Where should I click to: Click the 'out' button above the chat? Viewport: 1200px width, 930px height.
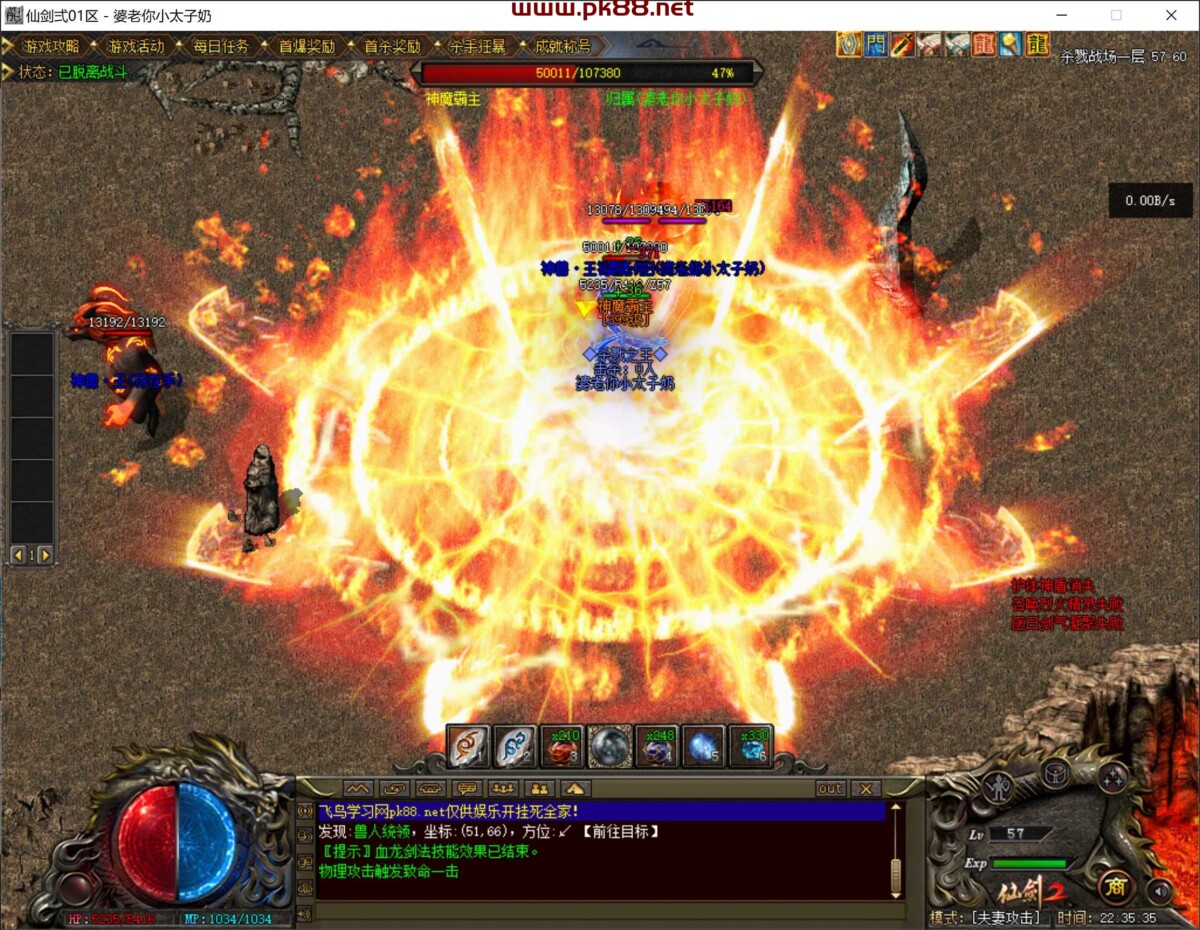point(830,789)
